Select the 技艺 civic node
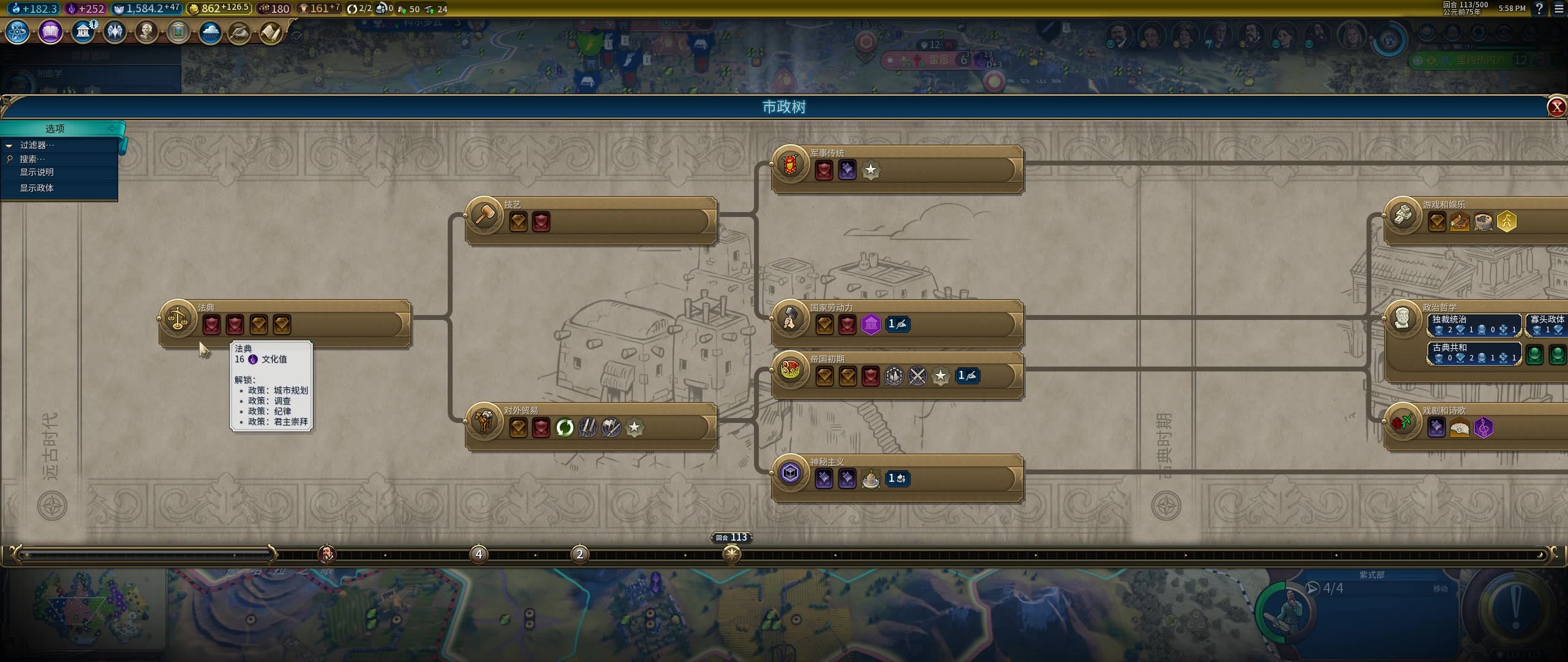The image size is (1568, 662). (x=484, y=216)
